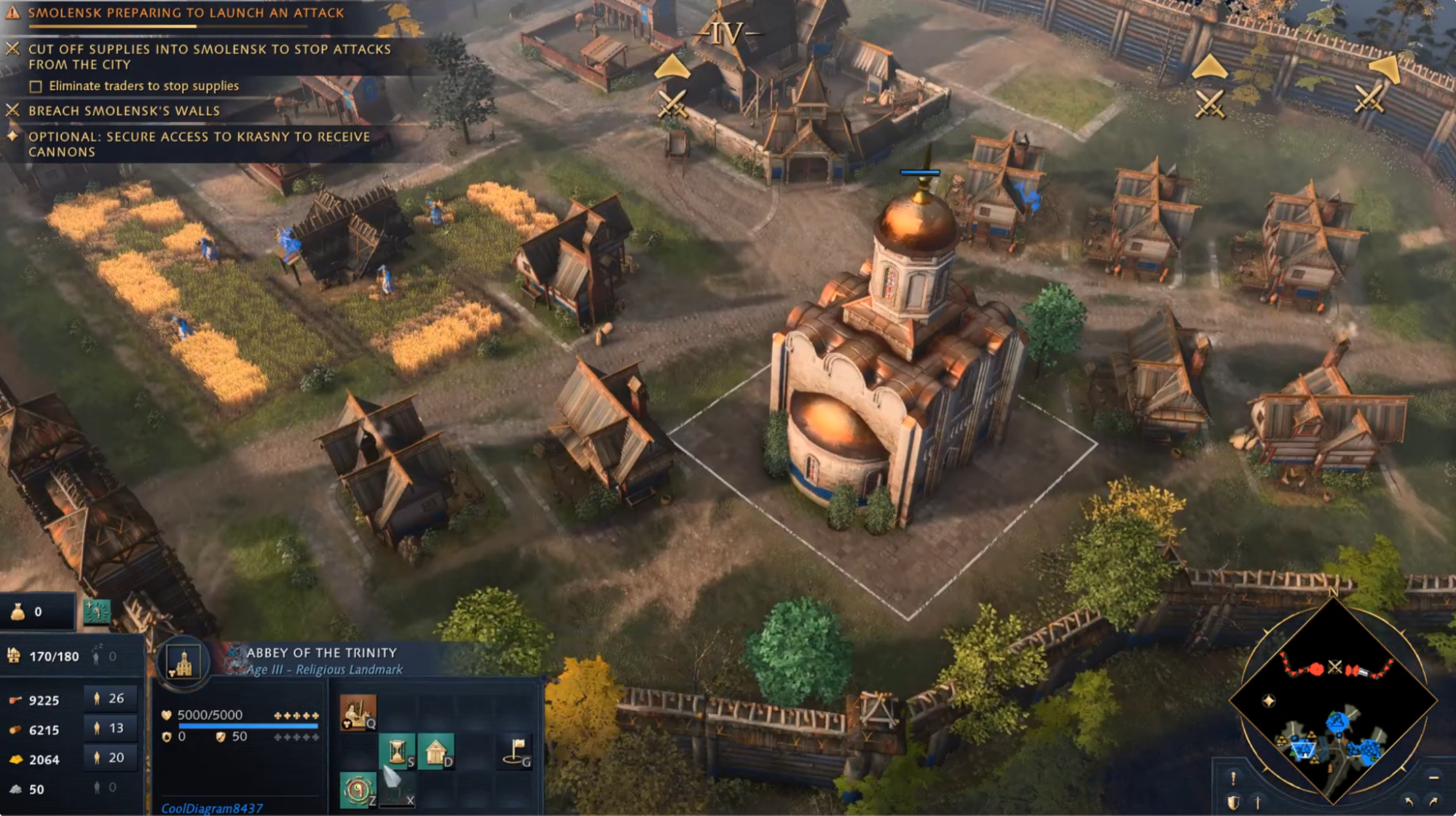Select the 26 villagers gathering food
Image resolution: width=1456 pixels, height=816 pixels.
(109, 699)
